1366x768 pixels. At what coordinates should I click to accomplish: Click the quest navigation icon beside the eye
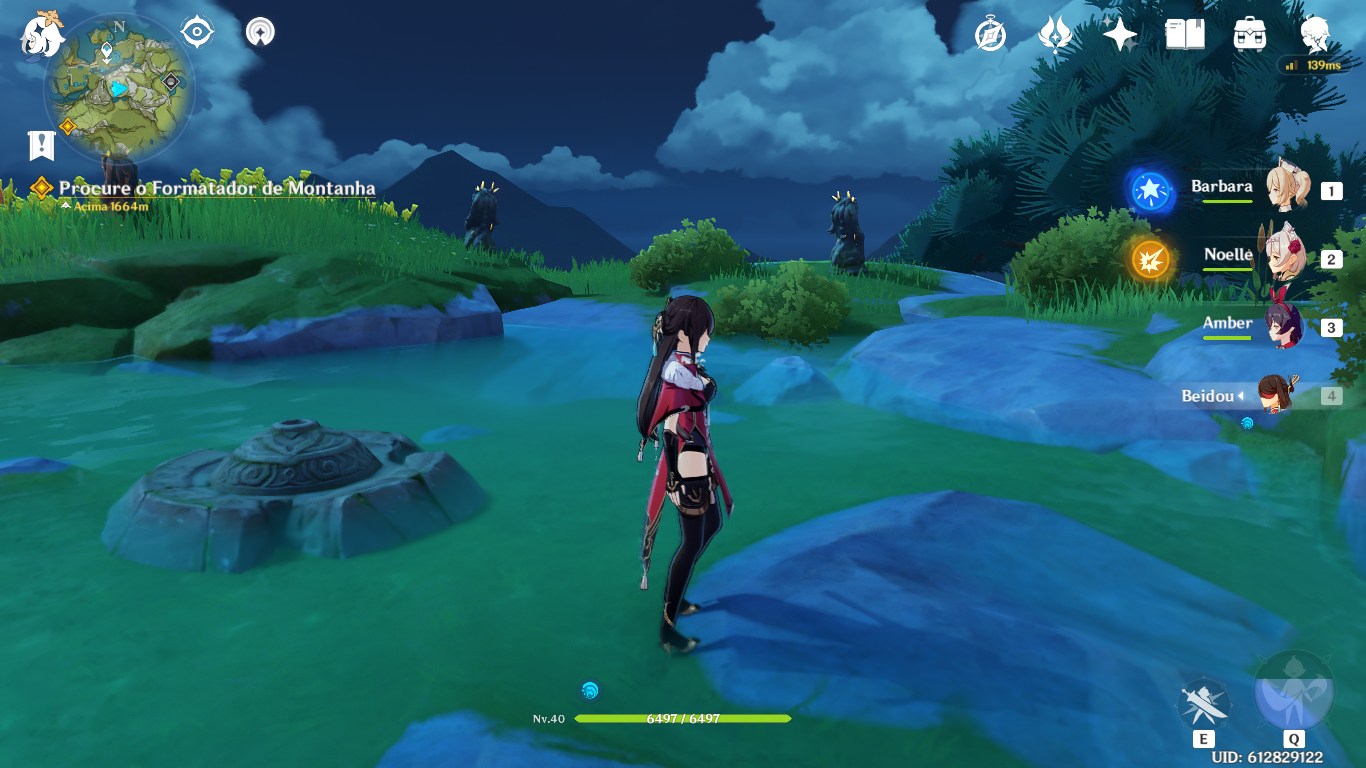coord(260,32)
